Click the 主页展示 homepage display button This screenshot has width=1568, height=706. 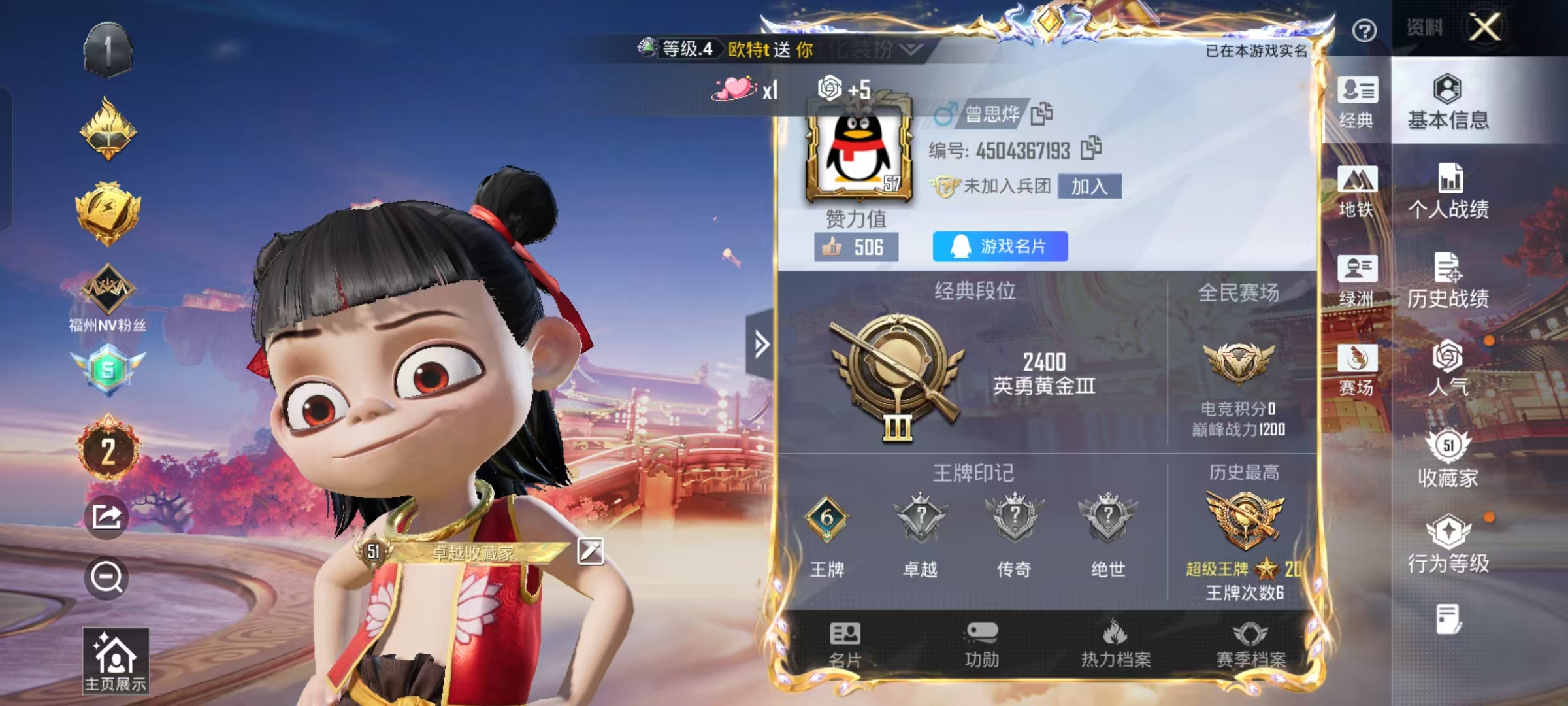116,661
